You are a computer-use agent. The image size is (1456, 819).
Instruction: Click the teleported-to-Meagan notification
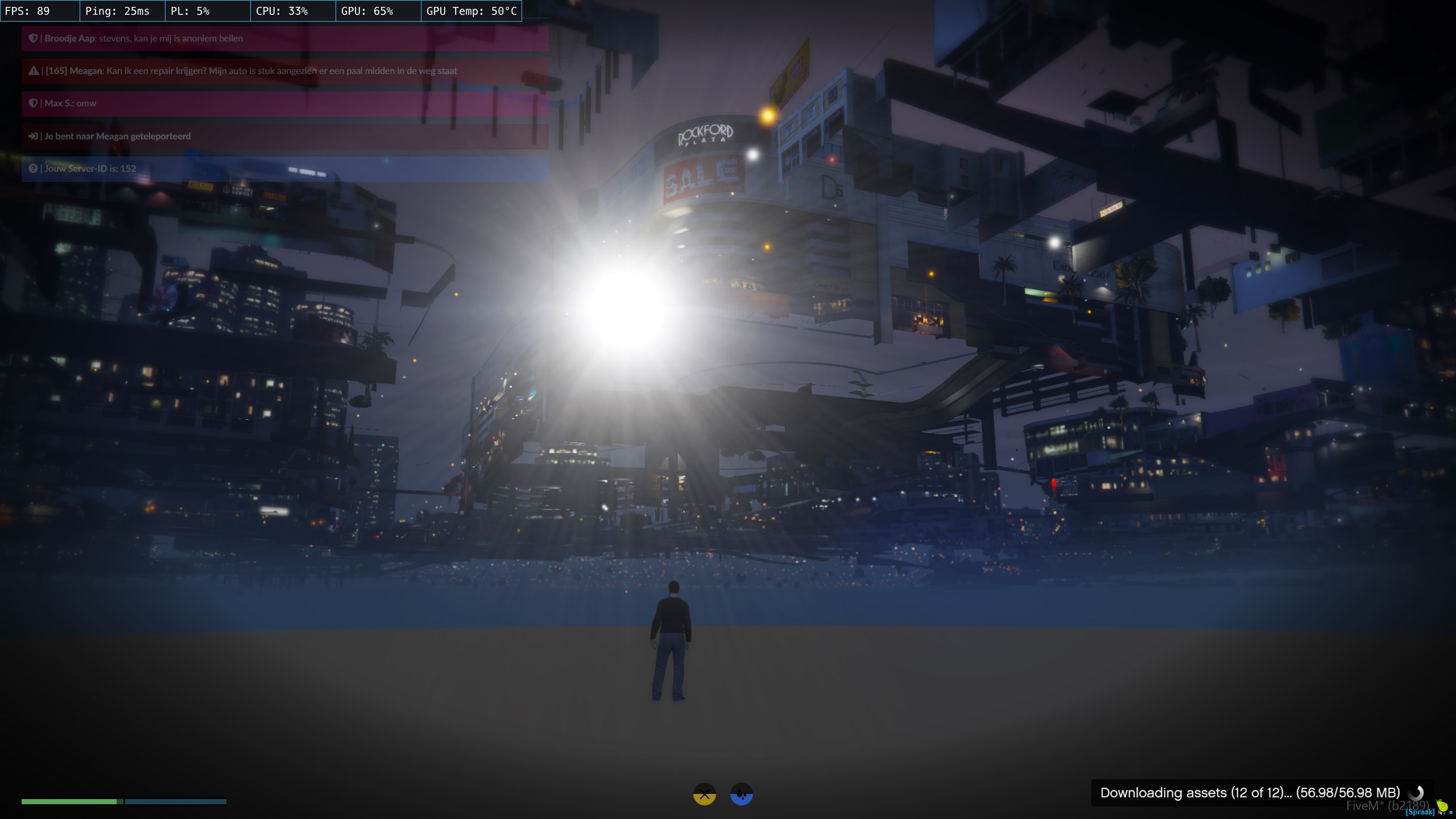284,136
